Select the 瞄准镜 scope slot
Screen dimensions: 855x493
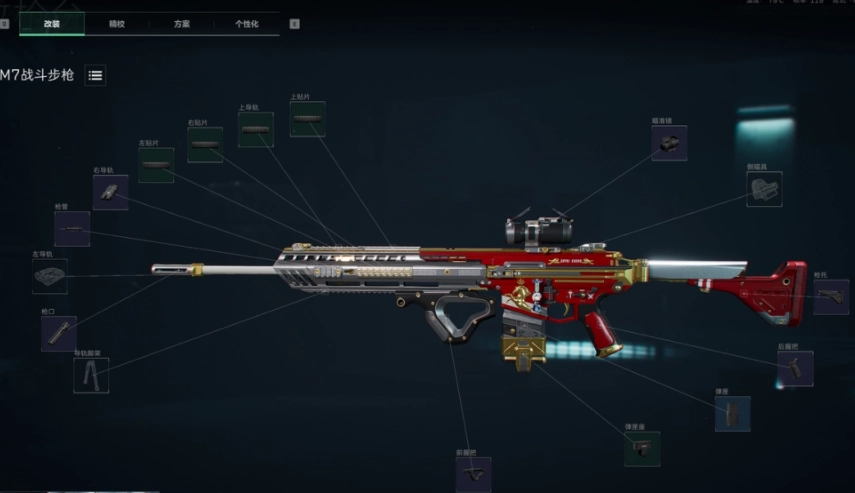pyautogui.click(x=669, y=143)
